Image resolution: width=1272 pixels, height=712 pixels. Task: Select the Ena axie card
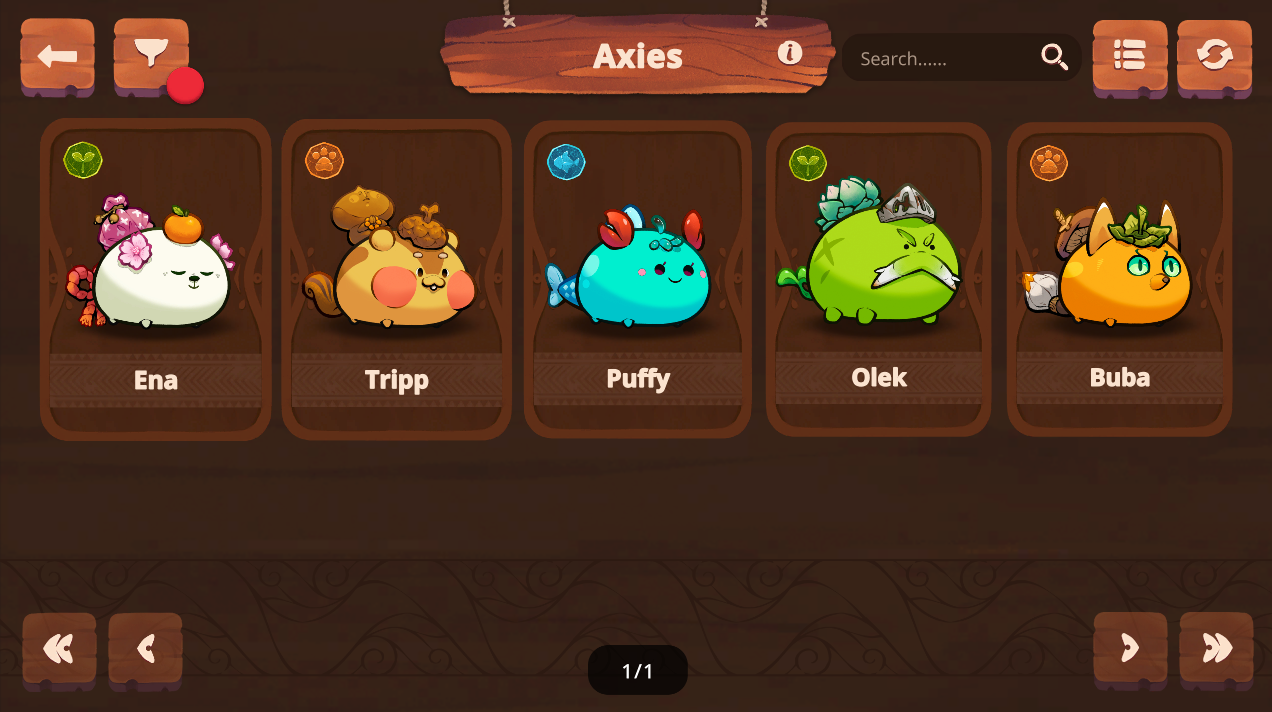pyautogui.click(x=156, y=280)
